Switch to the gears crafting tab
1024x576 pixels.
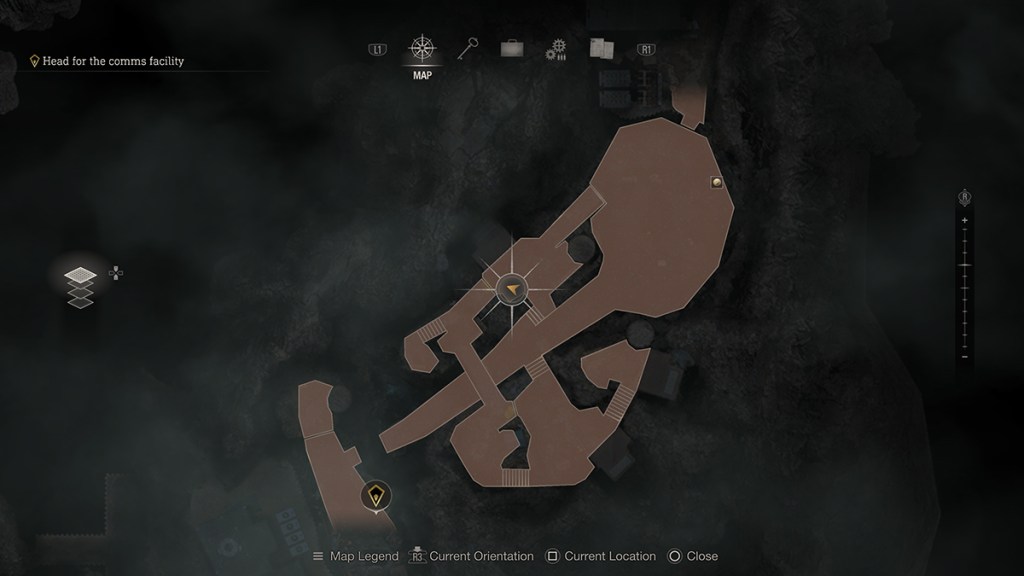pos(556,49)
